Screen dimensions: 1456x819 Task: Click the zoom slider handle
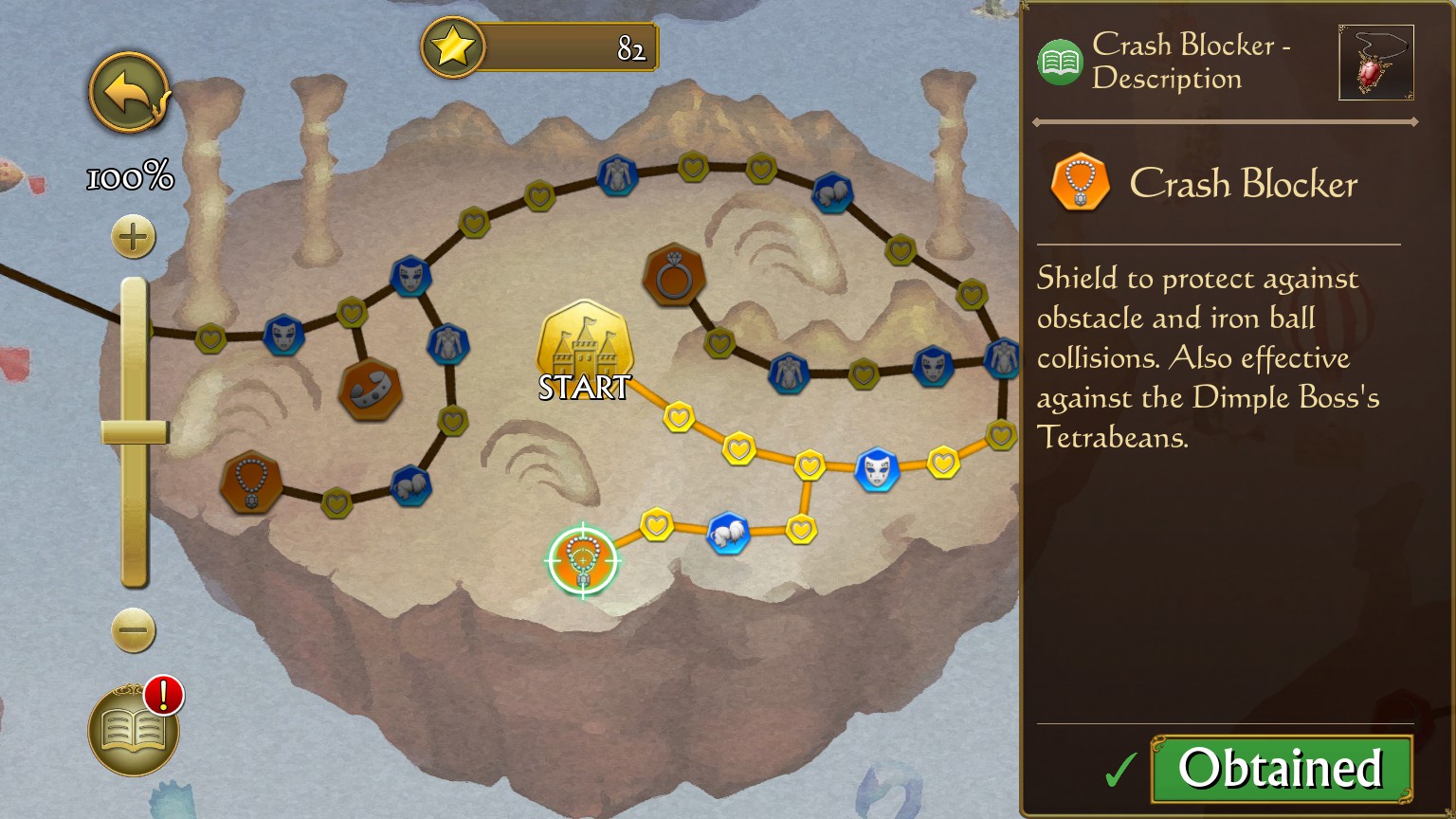pyautogui.click(x=135, y=432)
